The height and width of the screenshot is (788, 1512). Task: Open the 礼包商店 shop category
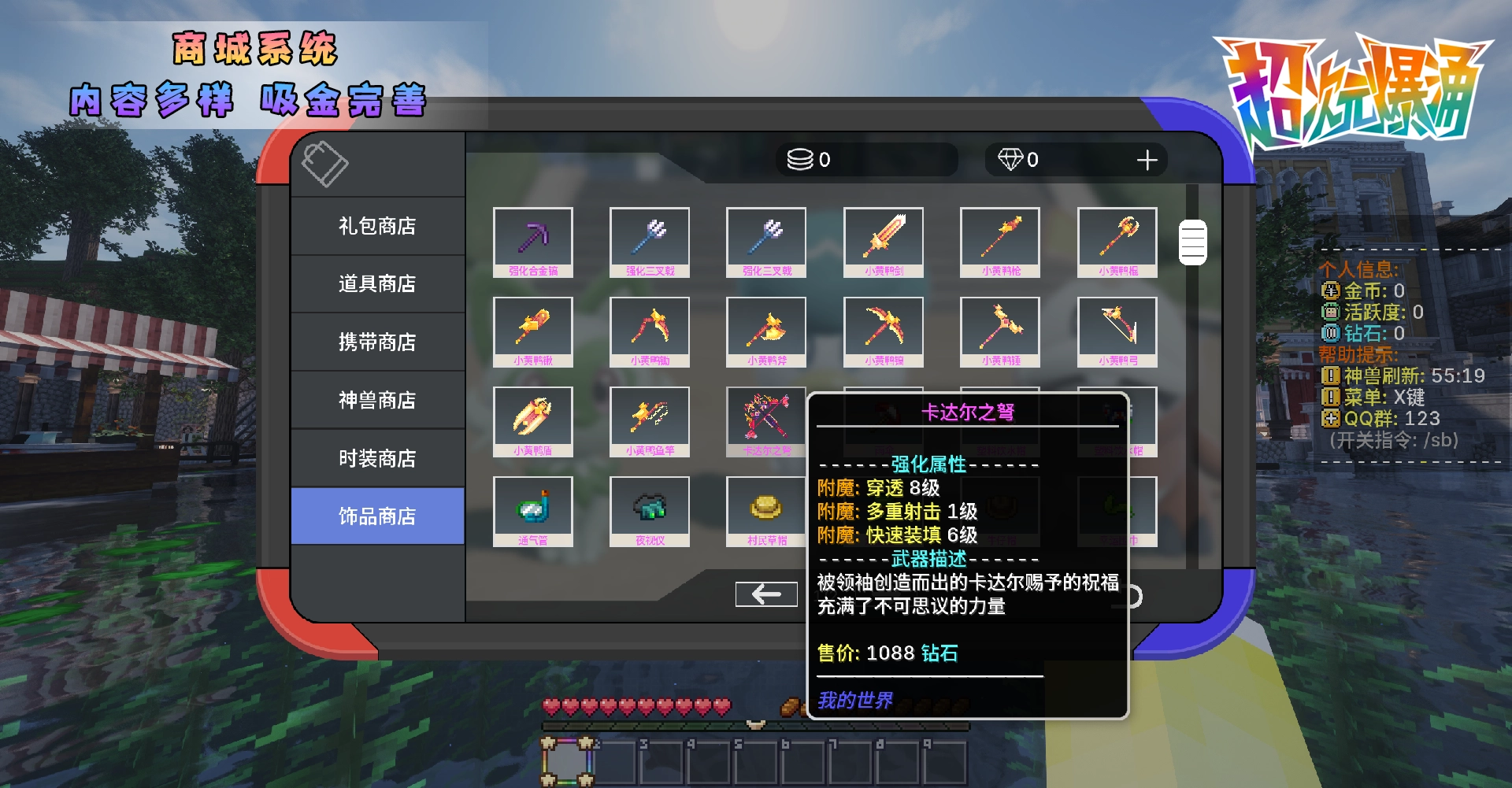click(377, 226)
